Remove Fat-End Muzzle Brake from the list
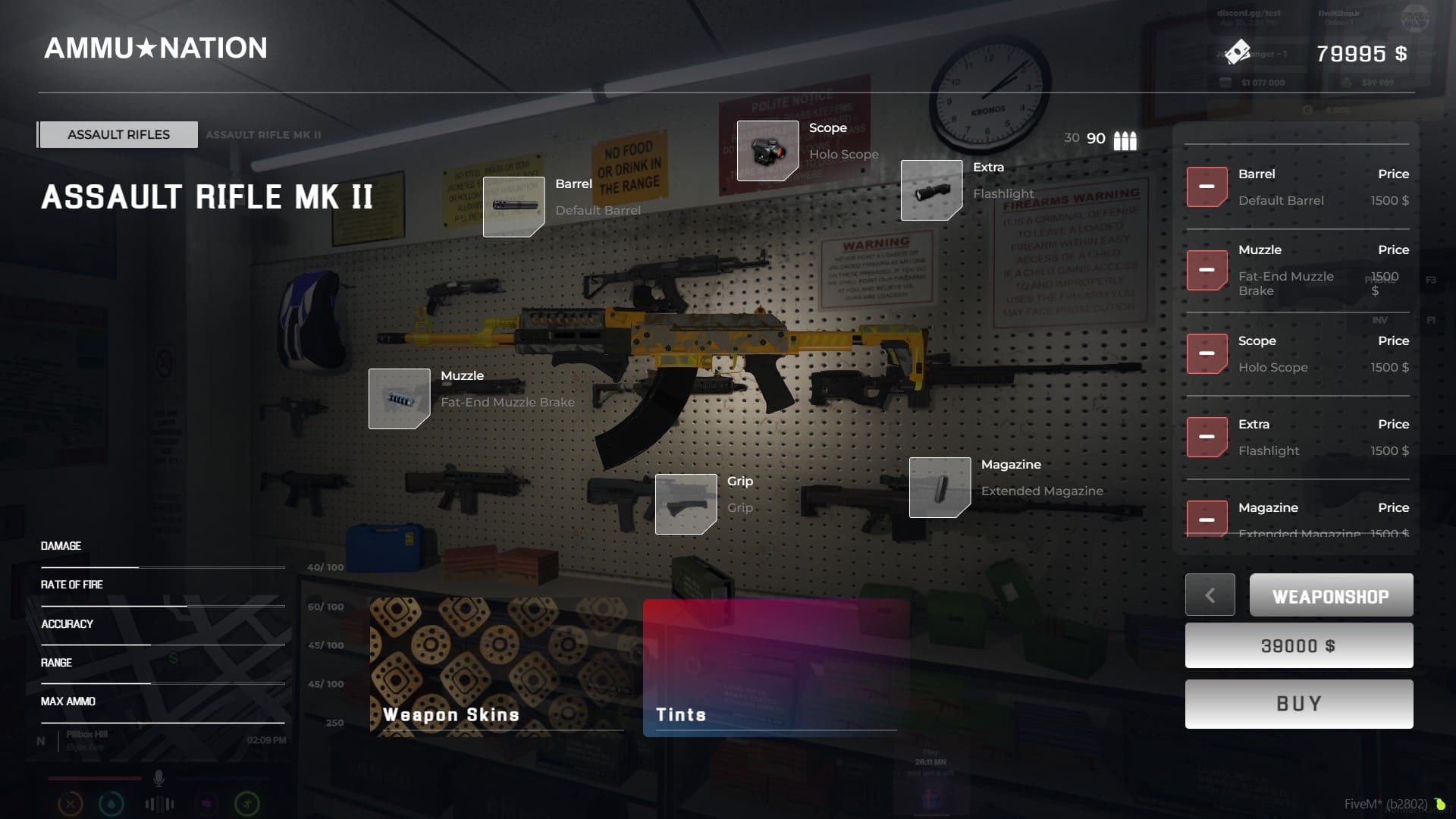Viewport: 1456px width, 819px height. pos(1207,270)
